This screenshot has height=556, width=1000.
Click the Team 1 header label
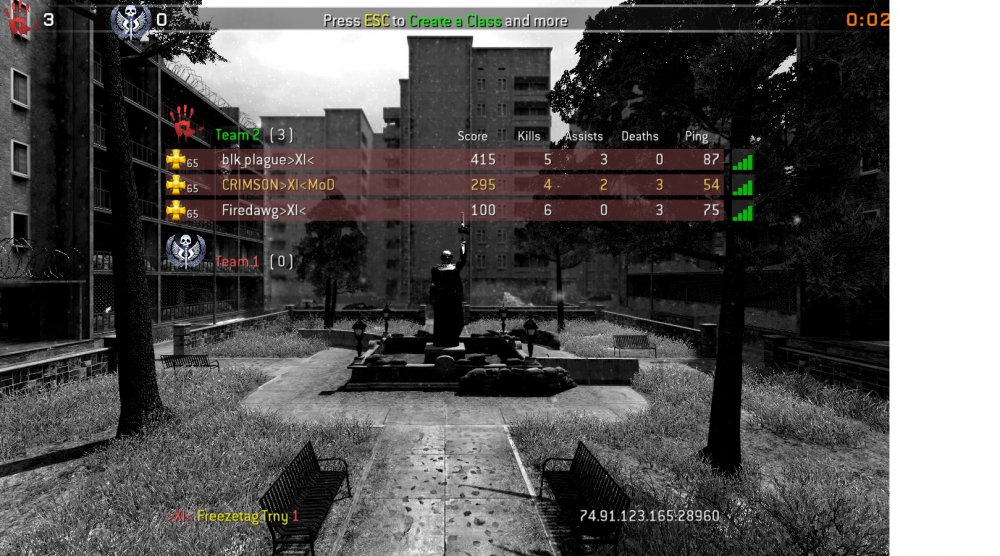point(237,262)
